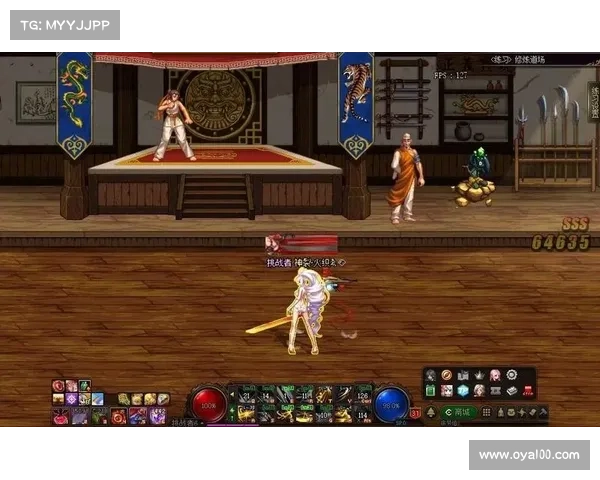Open the green book icon
600x480 pixels.
[x=431, y=391]
